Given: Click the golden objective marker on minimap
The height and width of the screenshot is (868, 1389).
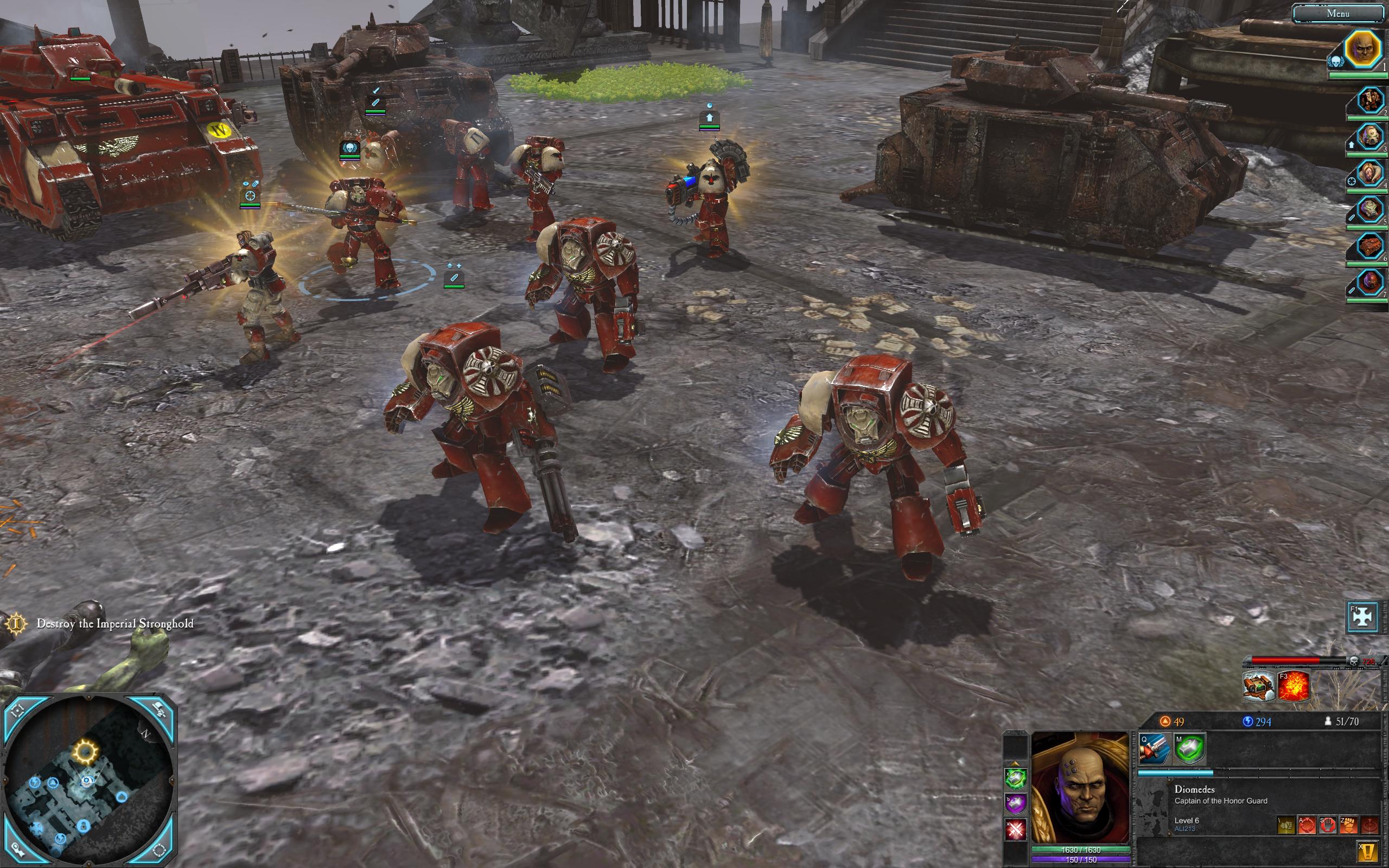Looking at the screenshot, I should click(86, 750).
